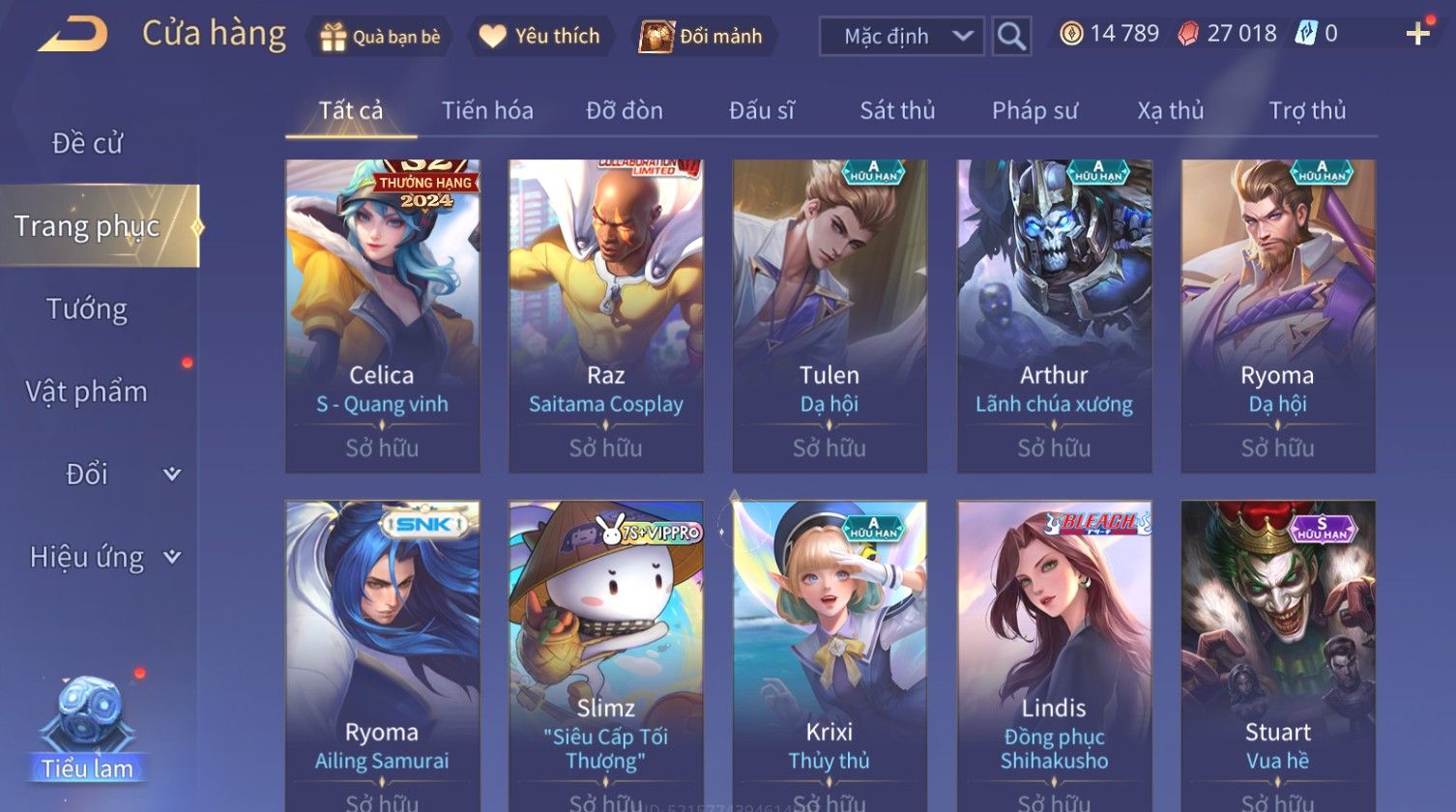
Task: Go back using the return arrow
Action: (x=73, y=35)
